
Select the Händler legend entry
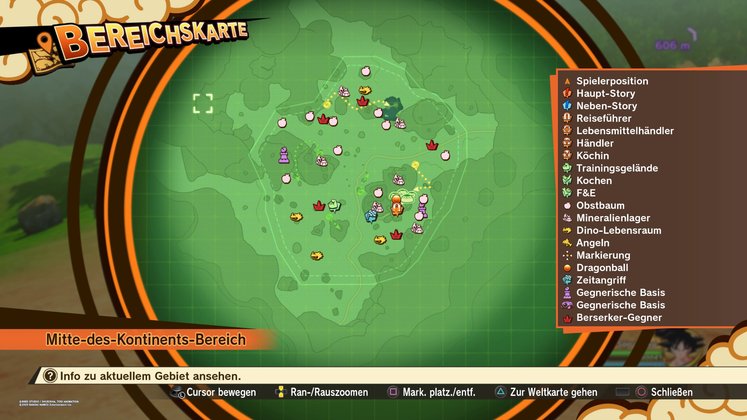pos(595,143)
